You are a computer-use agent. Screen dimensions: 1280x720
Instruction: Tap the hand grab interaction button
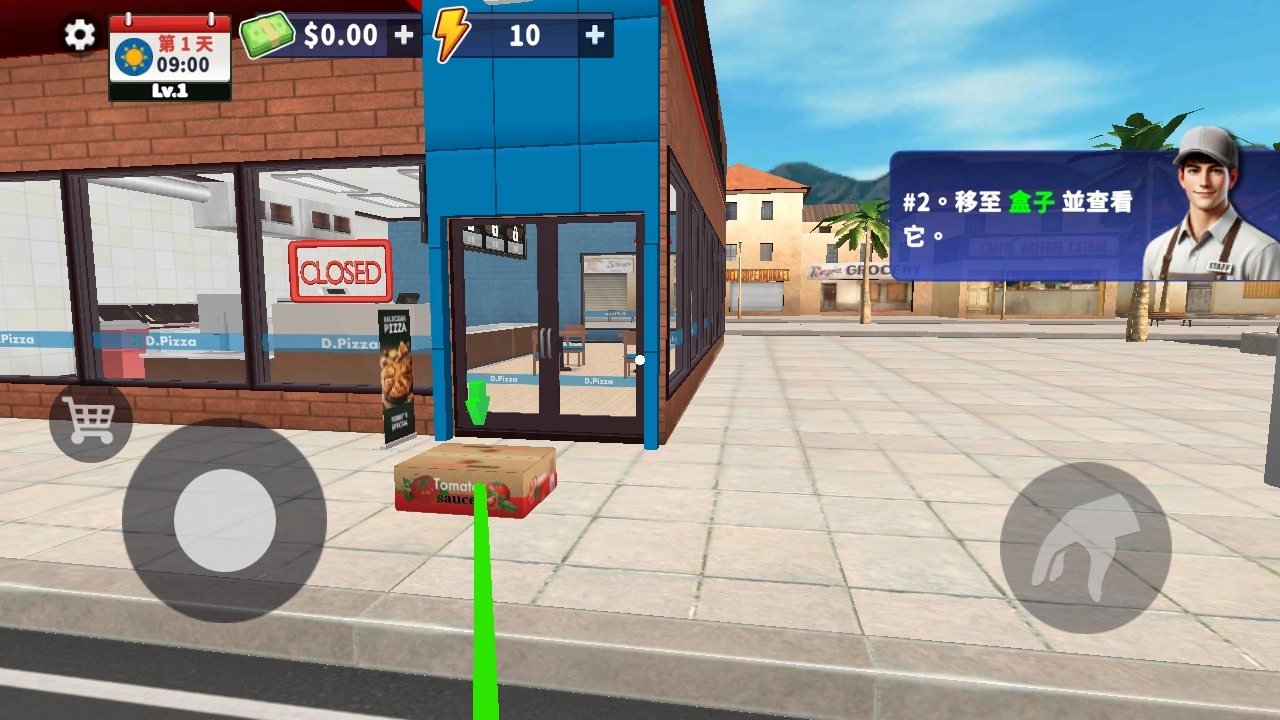point(1085,547)
